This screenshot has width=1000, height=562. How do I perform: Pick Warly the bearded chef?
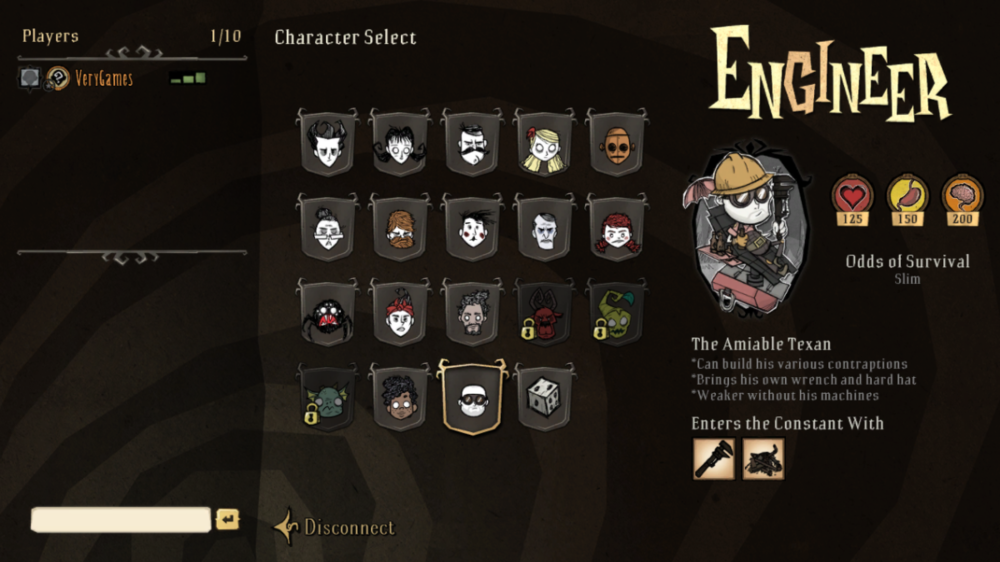(x=472, y=315)
